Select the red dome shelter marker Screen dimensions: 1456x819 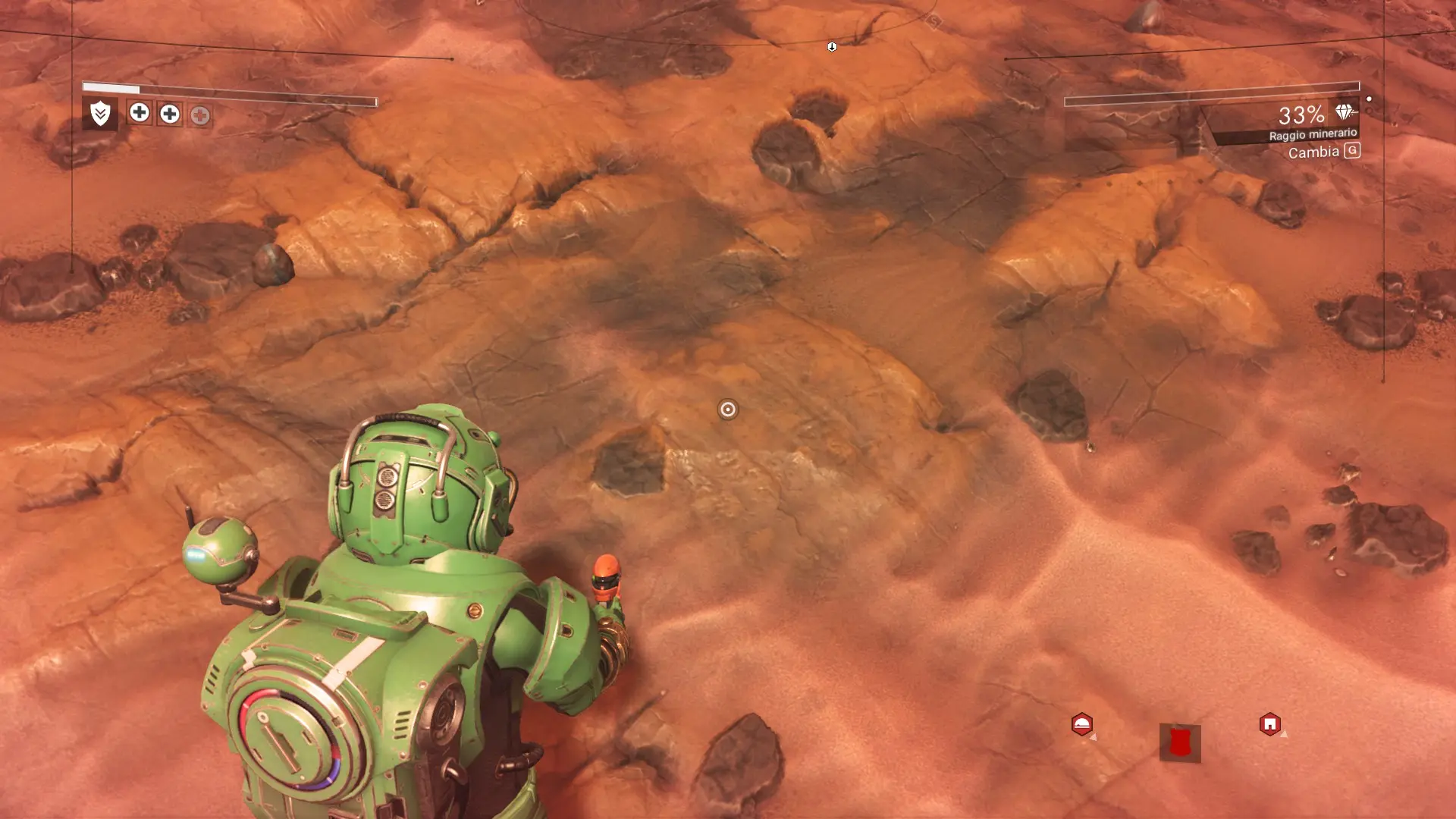pyautogui.click(x=1082, y=724)
